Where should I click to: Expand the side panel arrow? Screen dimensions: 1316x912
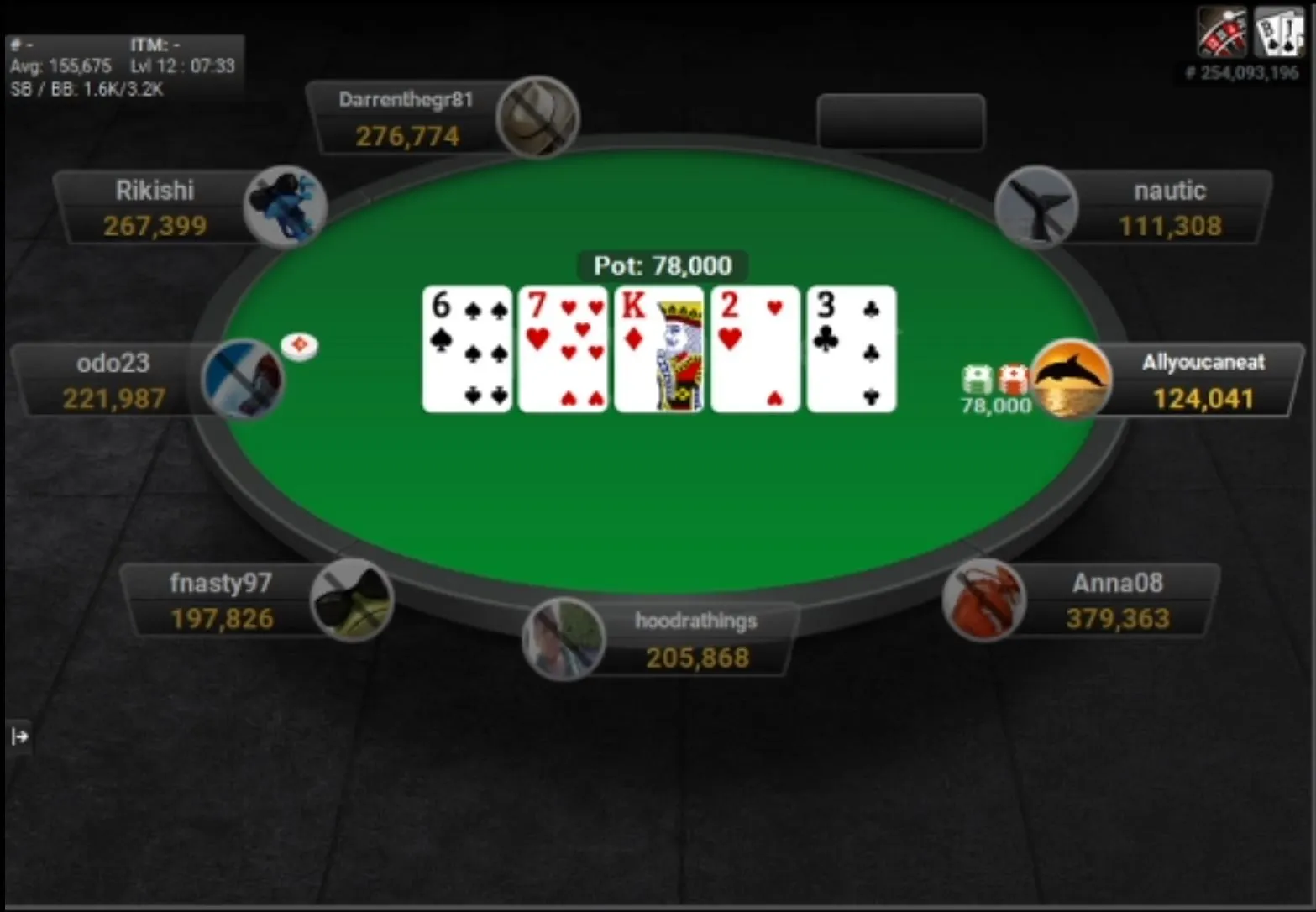click(x=19, y=736)
